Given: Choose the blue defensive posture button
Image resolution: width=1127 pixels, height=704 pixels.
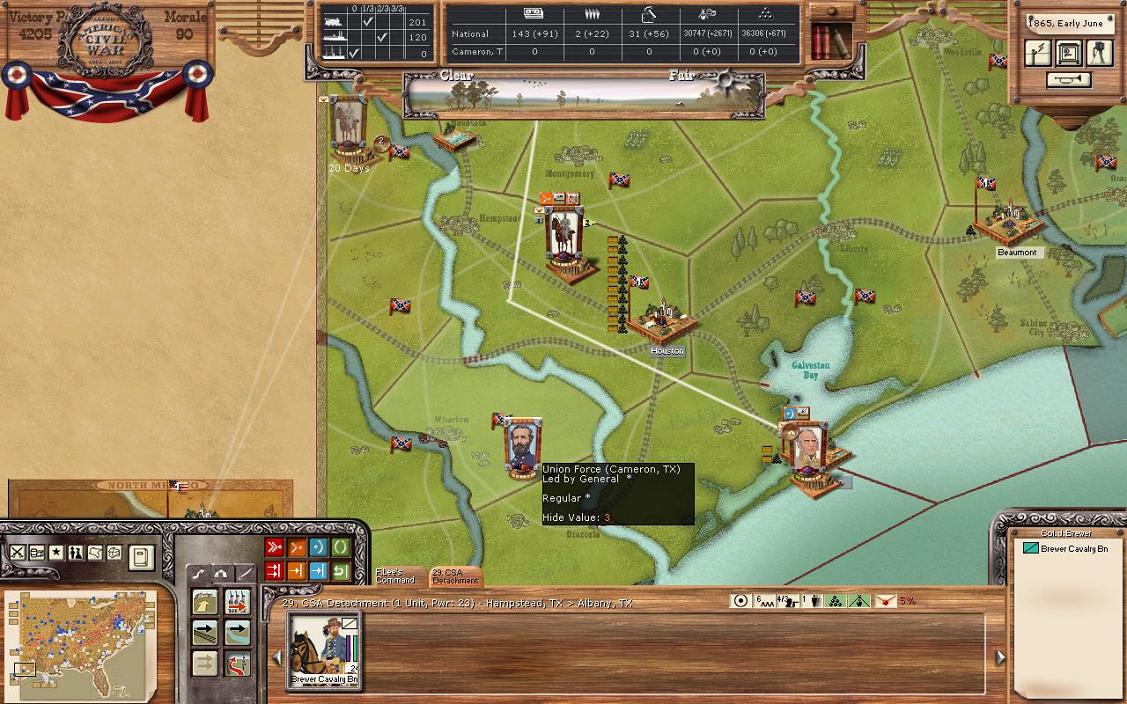Looking at the screenshot, I should (318, 547).
